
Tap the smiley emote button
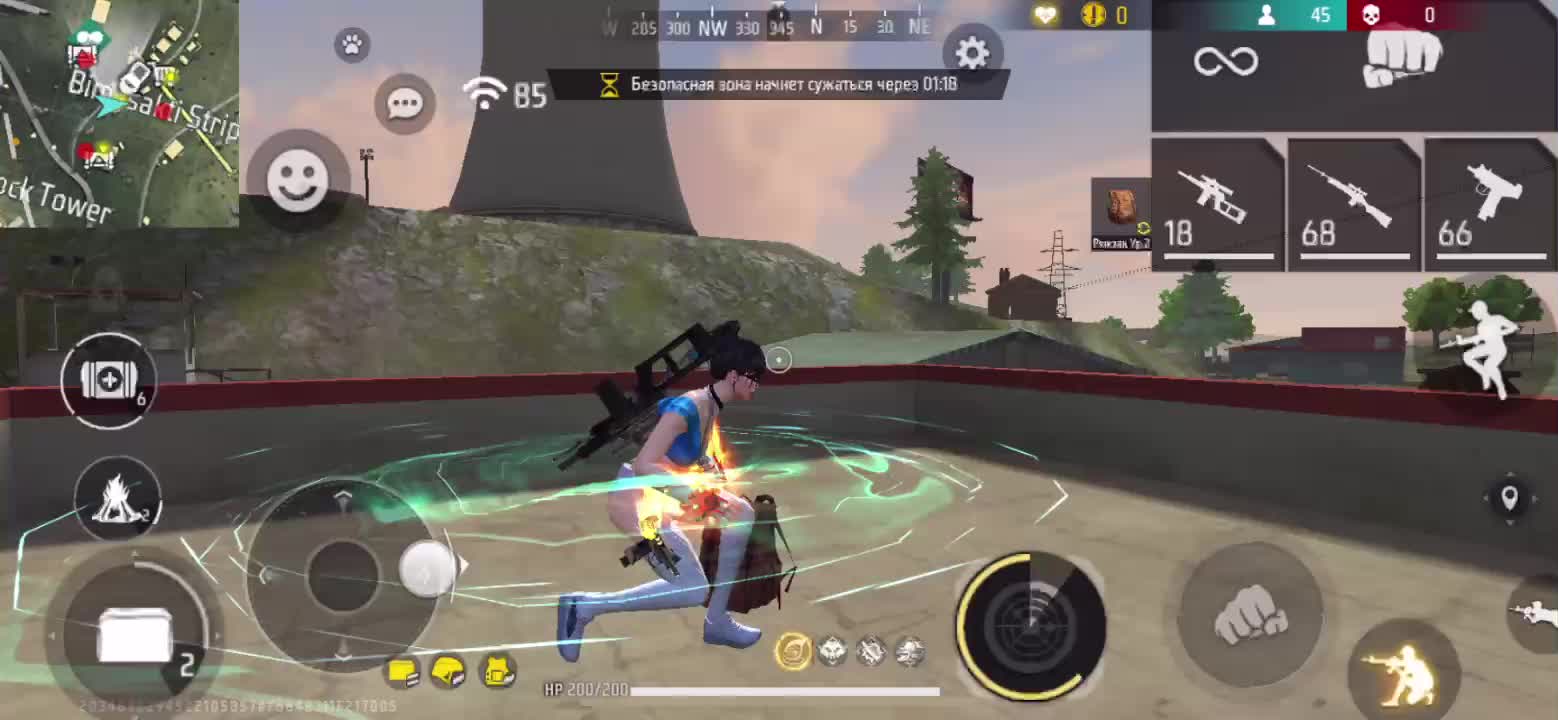click(297, 179)
